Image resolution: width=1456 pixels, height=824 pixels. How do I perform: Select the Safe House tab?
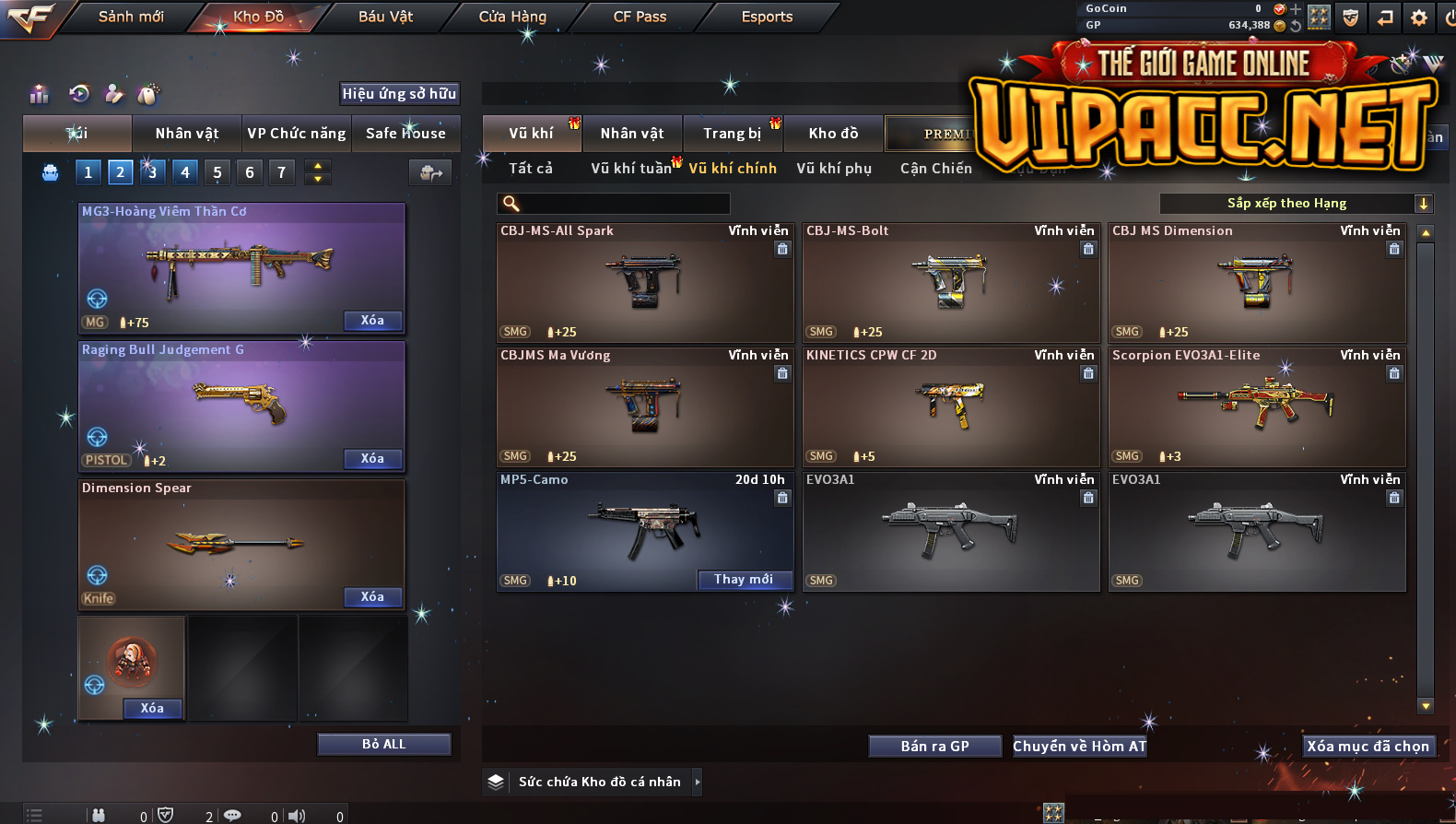coord(405,134)
